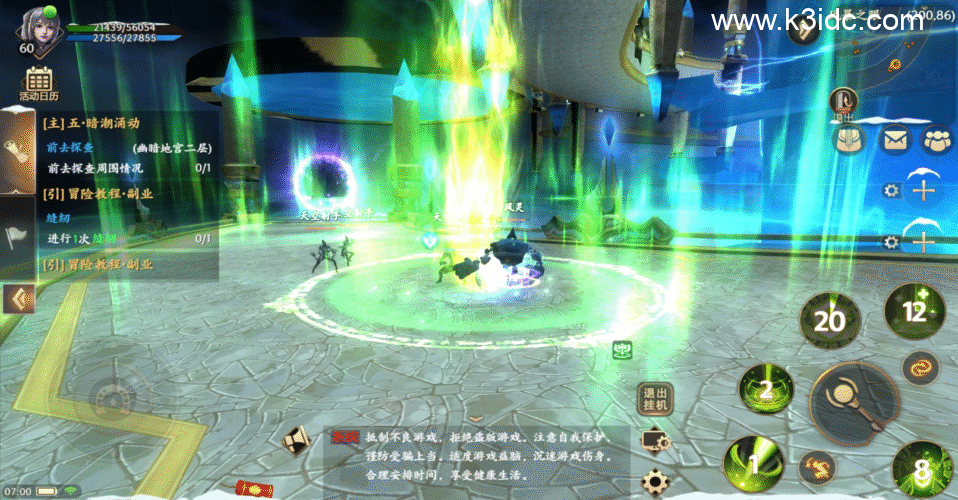Tap the orange chain-link target switch button
This screenshot has height=500, width=958.
click(x=920, y=368)
